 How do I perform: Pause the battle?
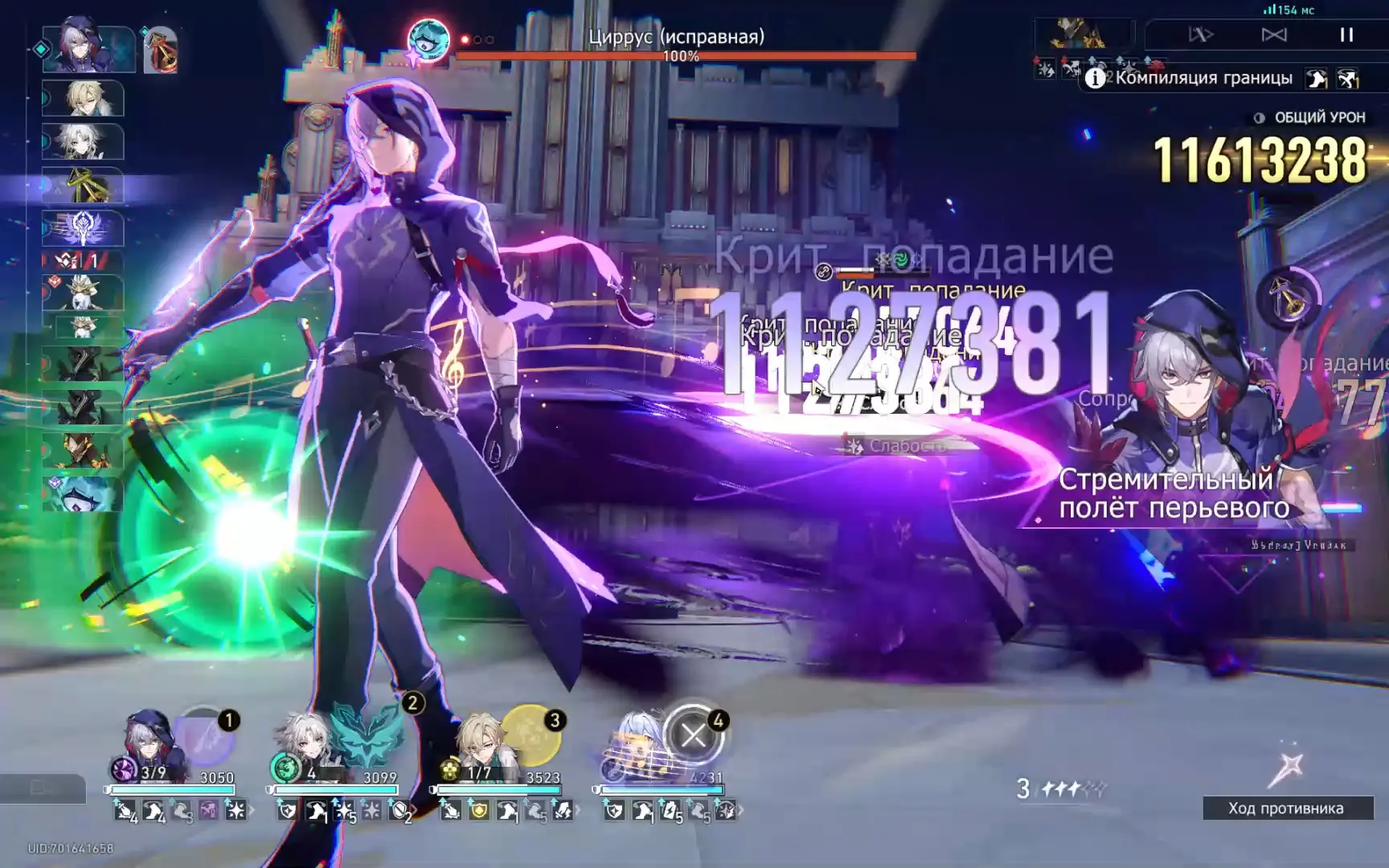tap(1346, 35)
